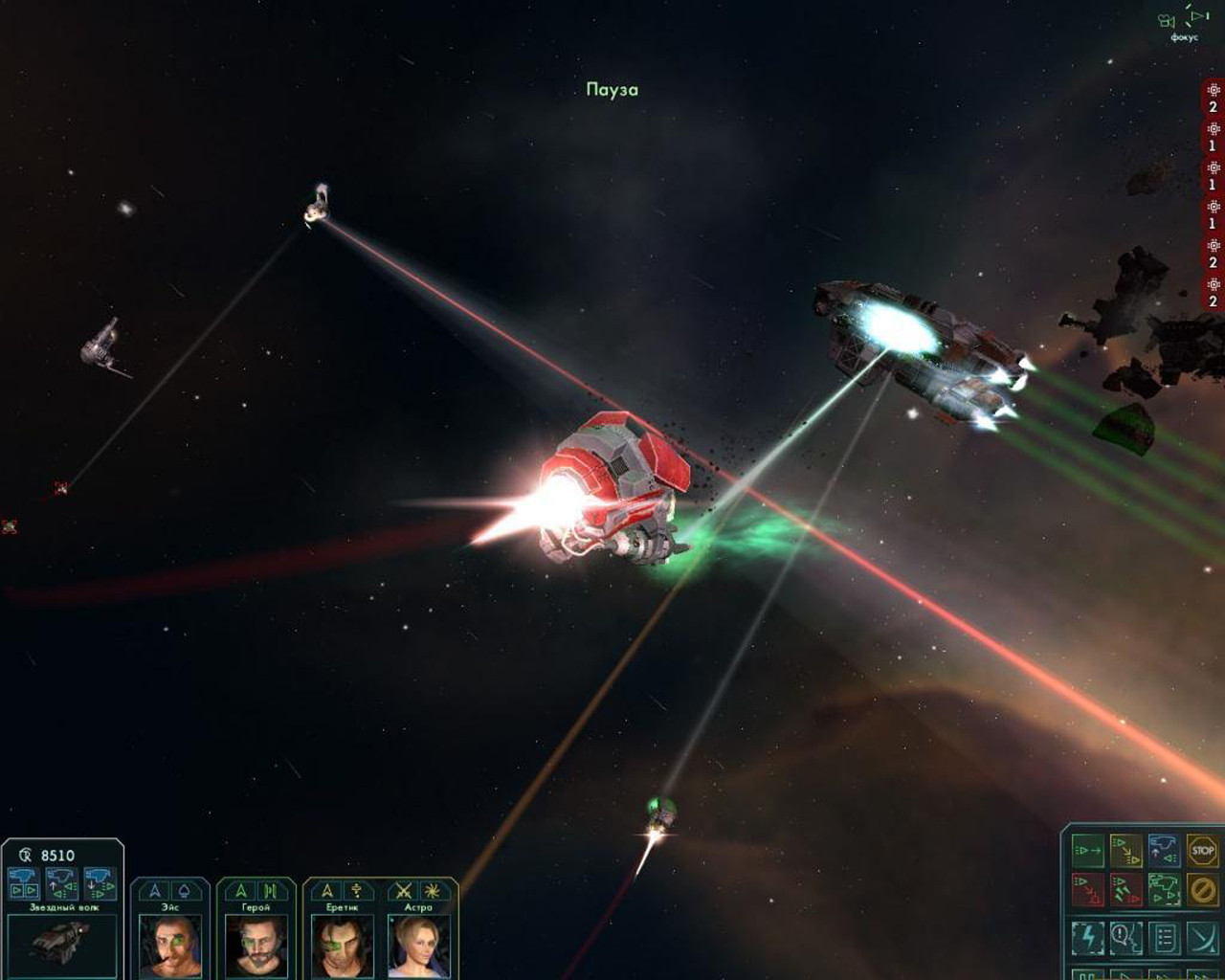
Task: Choose the green mothership escort order icon
Action: click(x=1164, y=889)
